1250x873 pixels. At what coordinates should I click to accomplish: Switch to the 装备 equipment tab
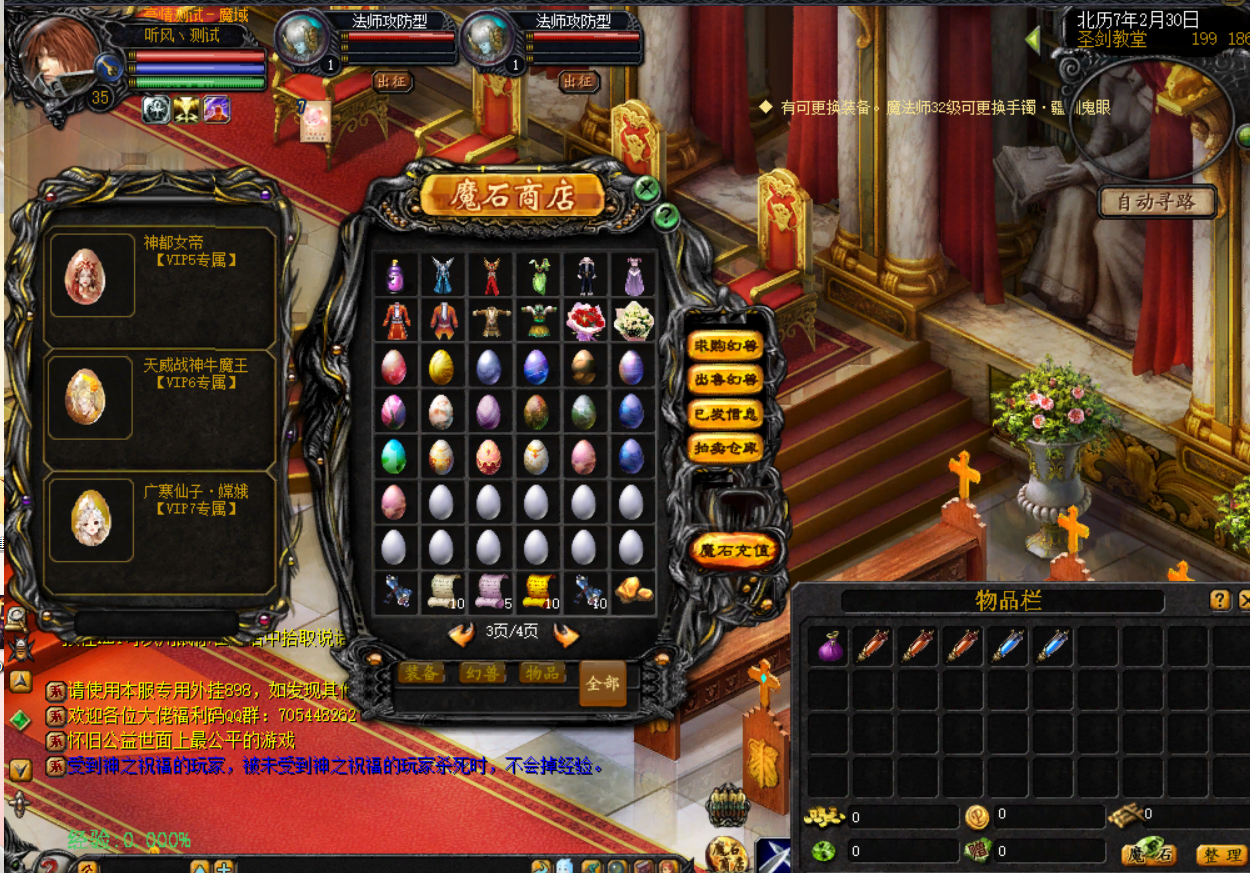click(422, 673)
